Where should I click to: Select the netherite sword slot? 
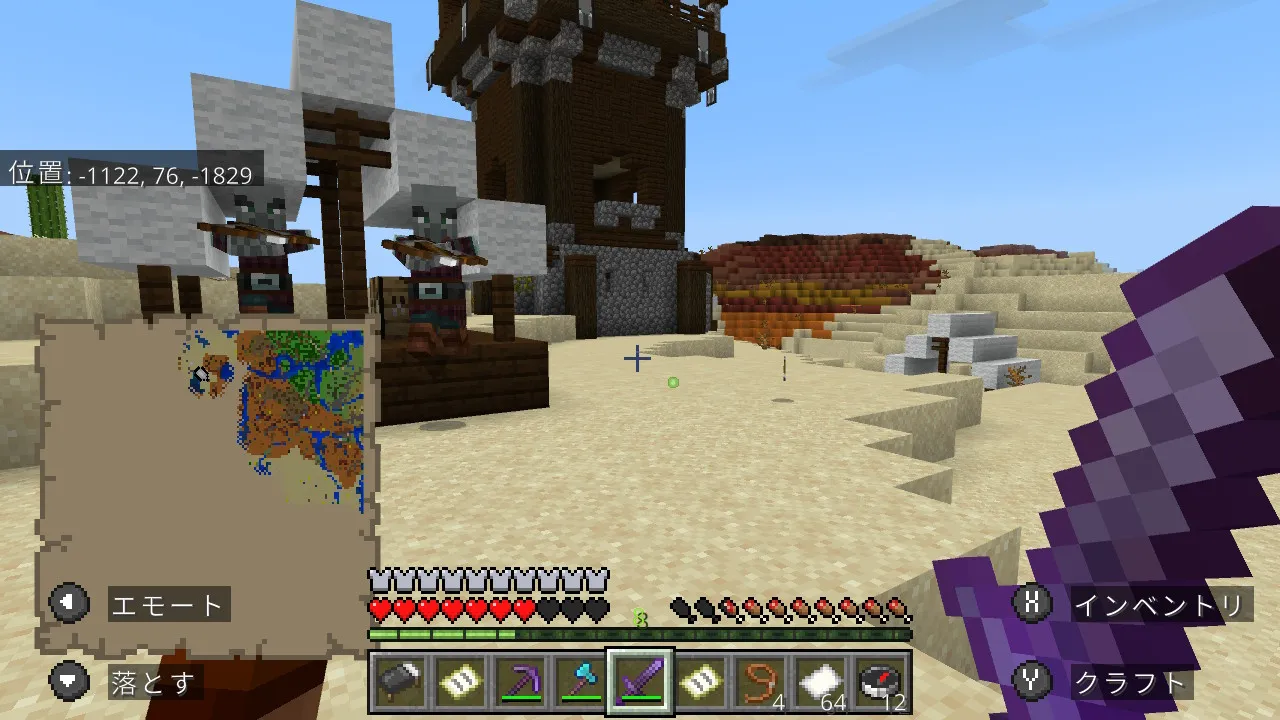pyautogui.click(x=640, y=683)
